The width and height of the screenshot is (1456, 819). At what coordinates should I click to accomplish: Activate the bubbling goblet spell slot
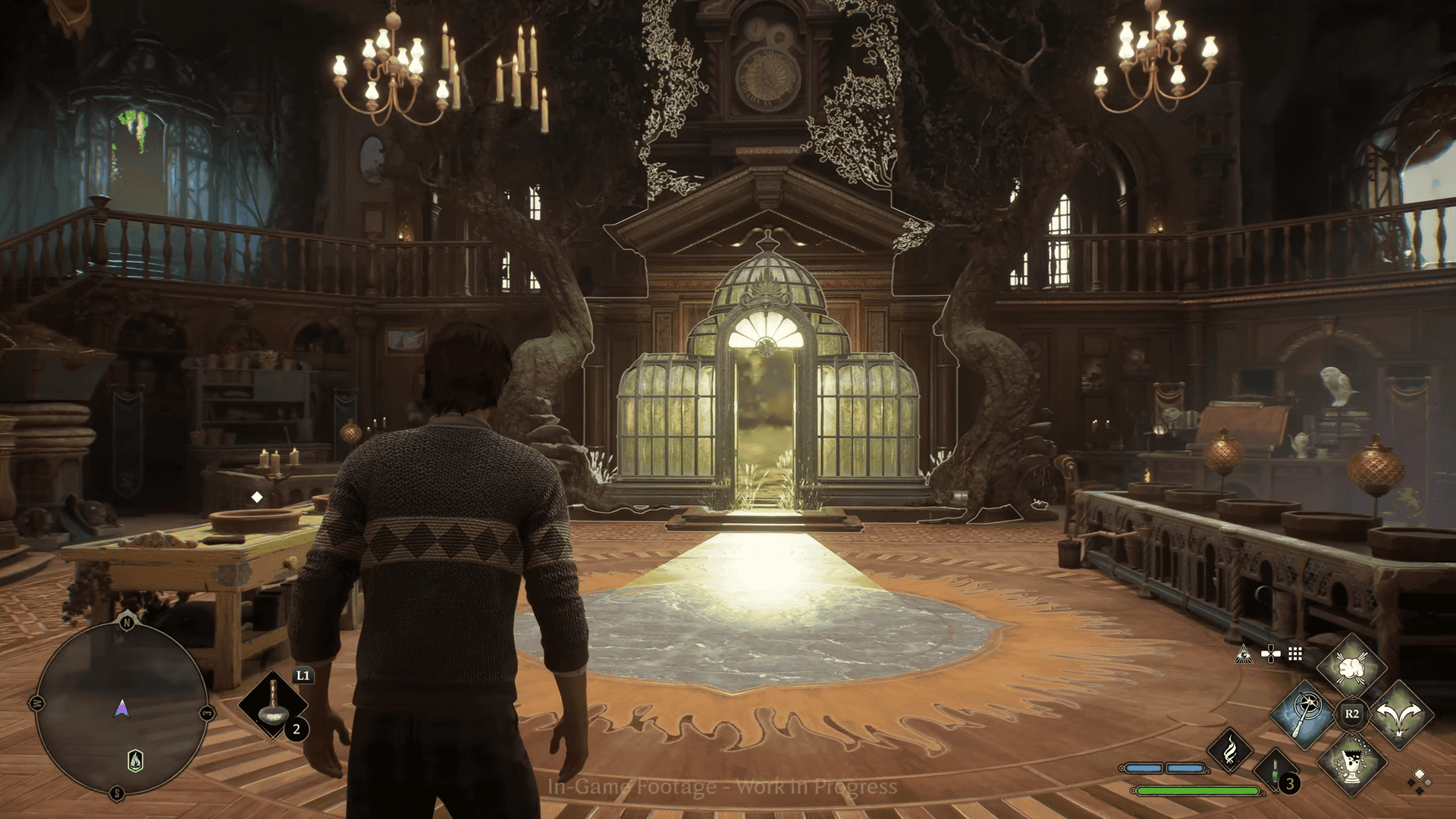[x=1351, y=761]
